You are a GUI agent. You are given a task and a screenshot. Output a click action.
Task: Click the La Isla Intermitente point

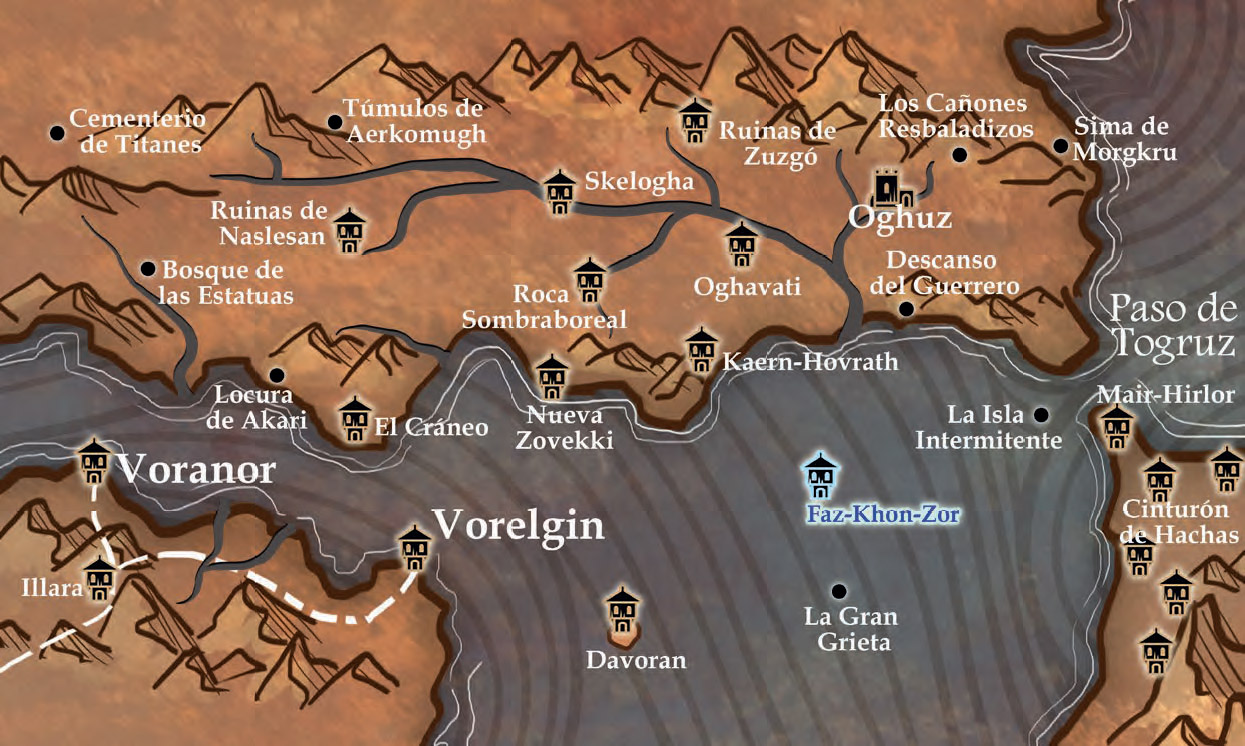click(x=1041, y=414)
